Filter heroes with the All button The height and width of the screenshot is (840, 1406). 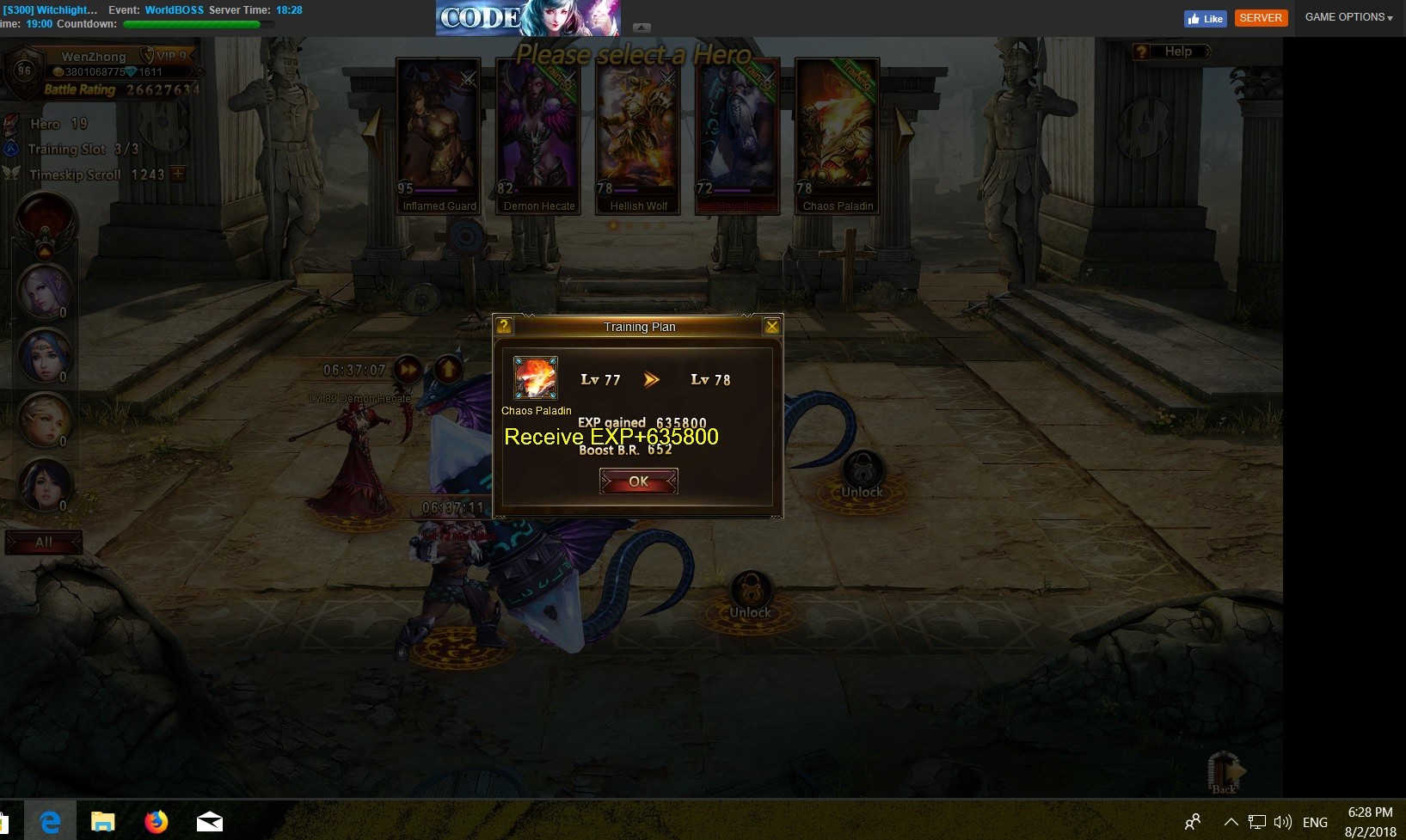click(x=44, y=543)
